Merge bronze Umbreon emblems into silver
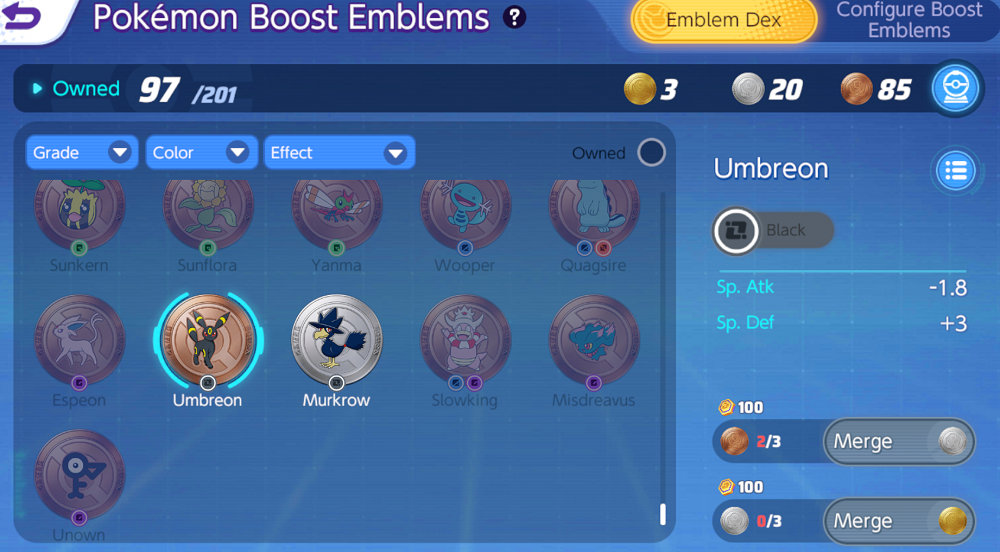Viewport: 1000px width, 552px height. click(x=897, y=441)
